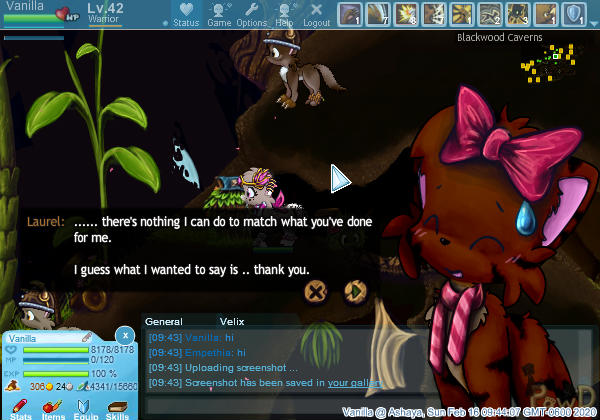Click the Blackwood Caverns minimap
The image size is (600, 420).
[545, 60]
